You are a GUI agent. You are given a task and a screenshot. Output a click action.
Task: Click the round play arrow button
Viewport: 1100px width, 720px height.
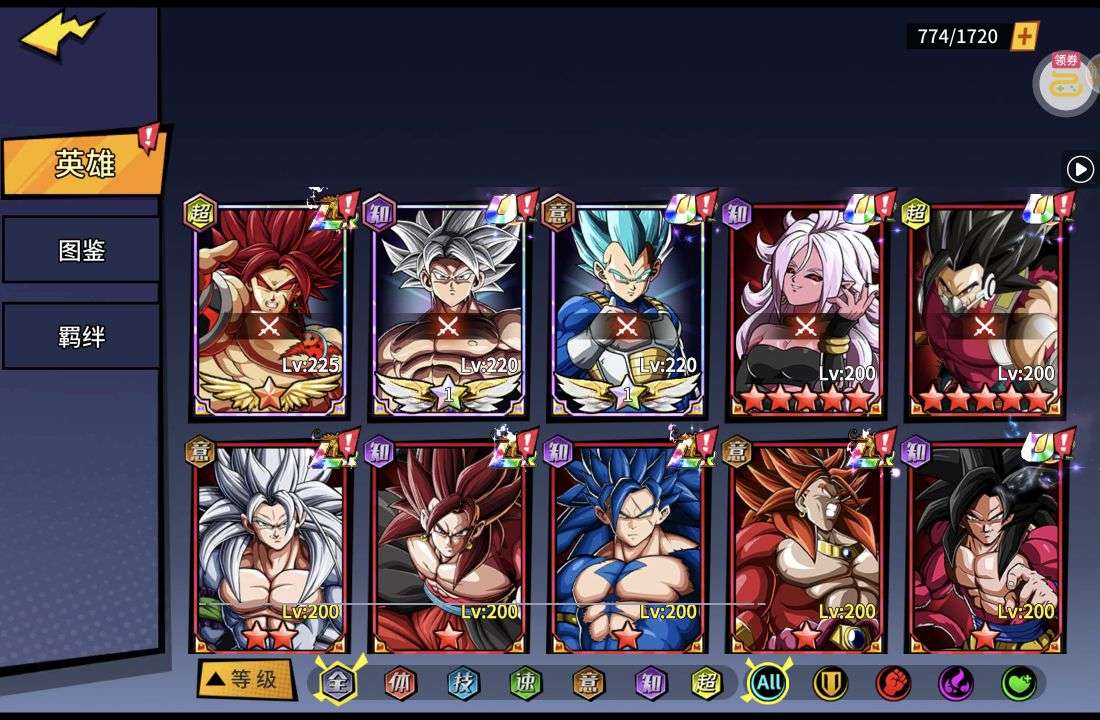(1080, 169)
